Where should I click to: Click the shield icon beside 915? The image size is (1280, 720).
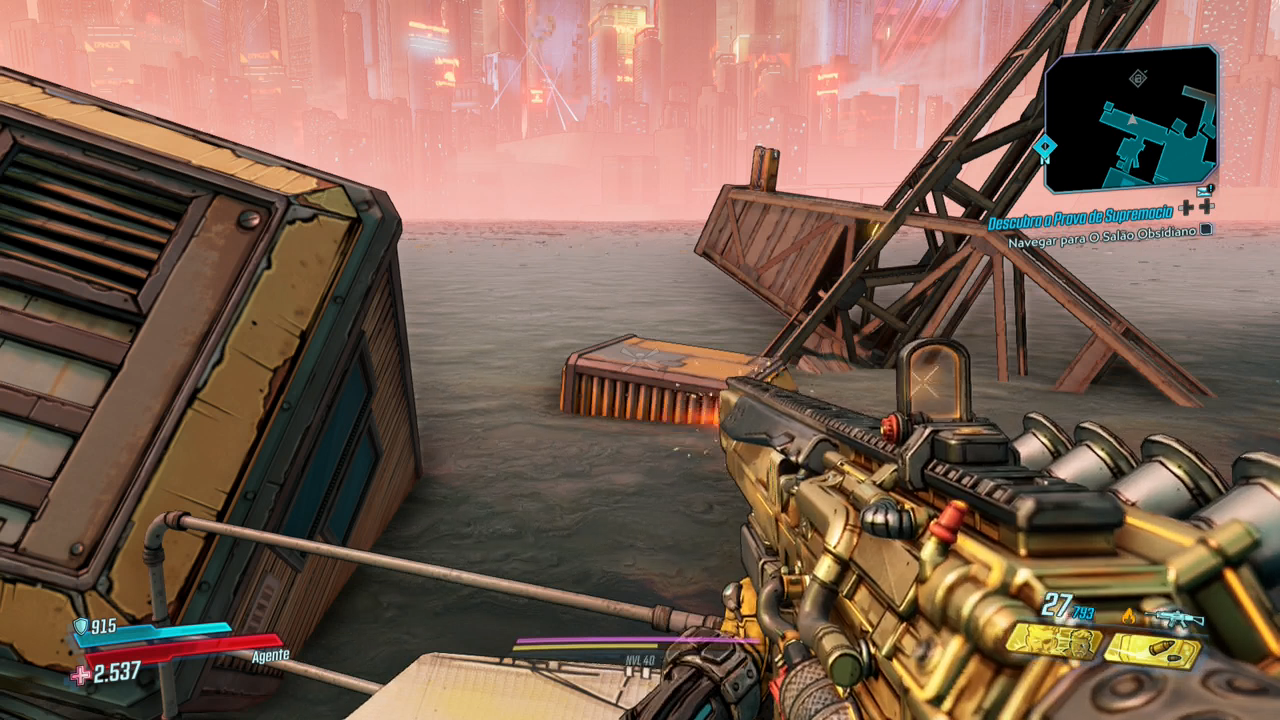(80, 626)
